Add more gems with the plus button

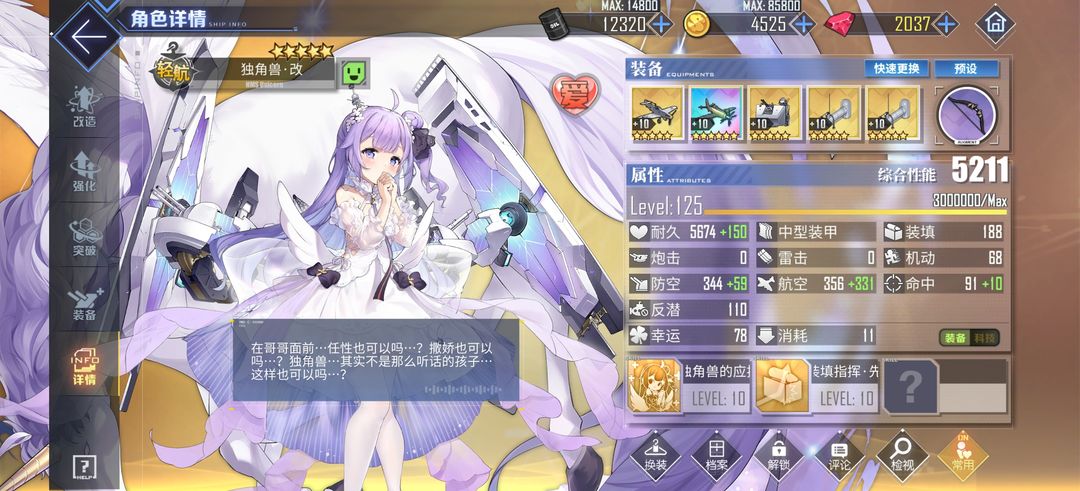[x=945, y=24]
